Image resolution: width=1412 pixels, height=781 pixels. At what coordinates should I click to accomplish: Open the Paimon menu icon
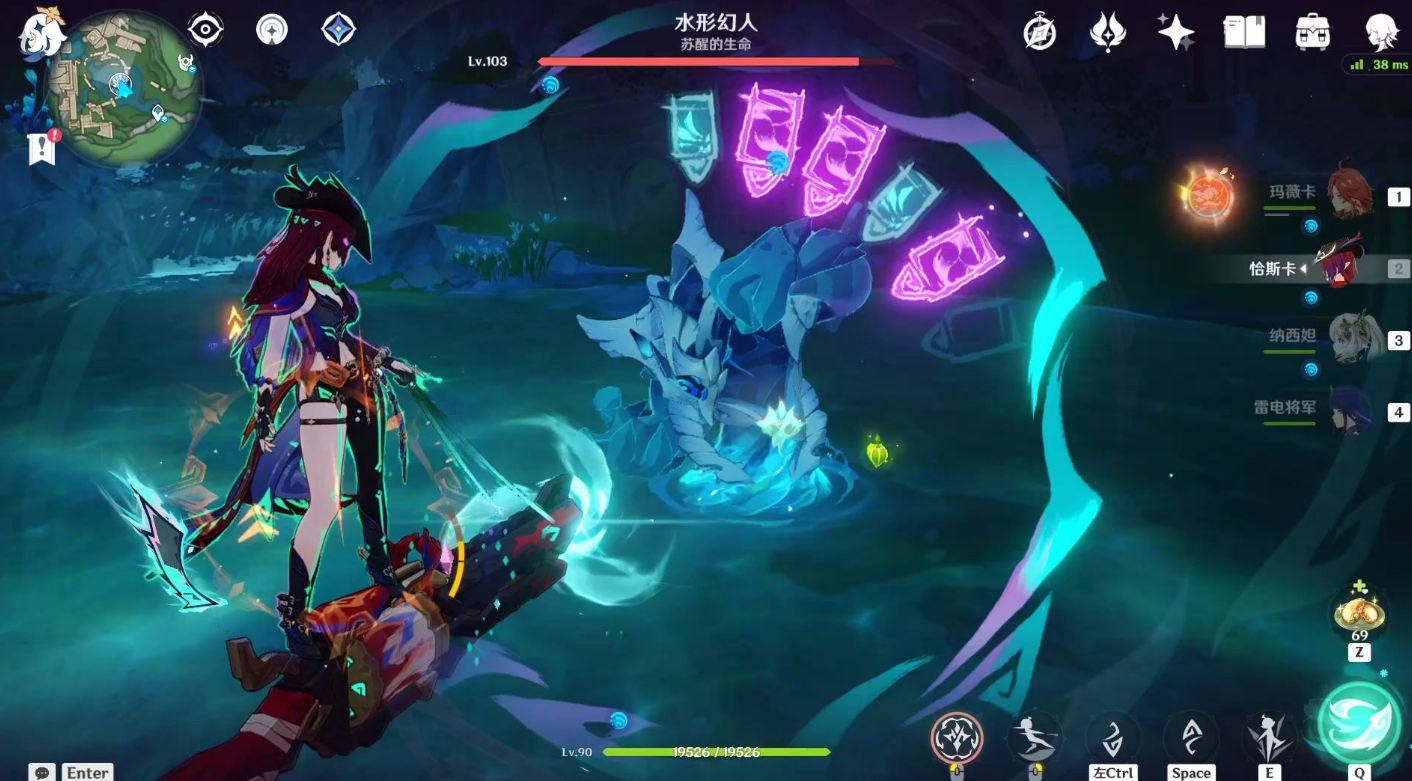[40, 32]
